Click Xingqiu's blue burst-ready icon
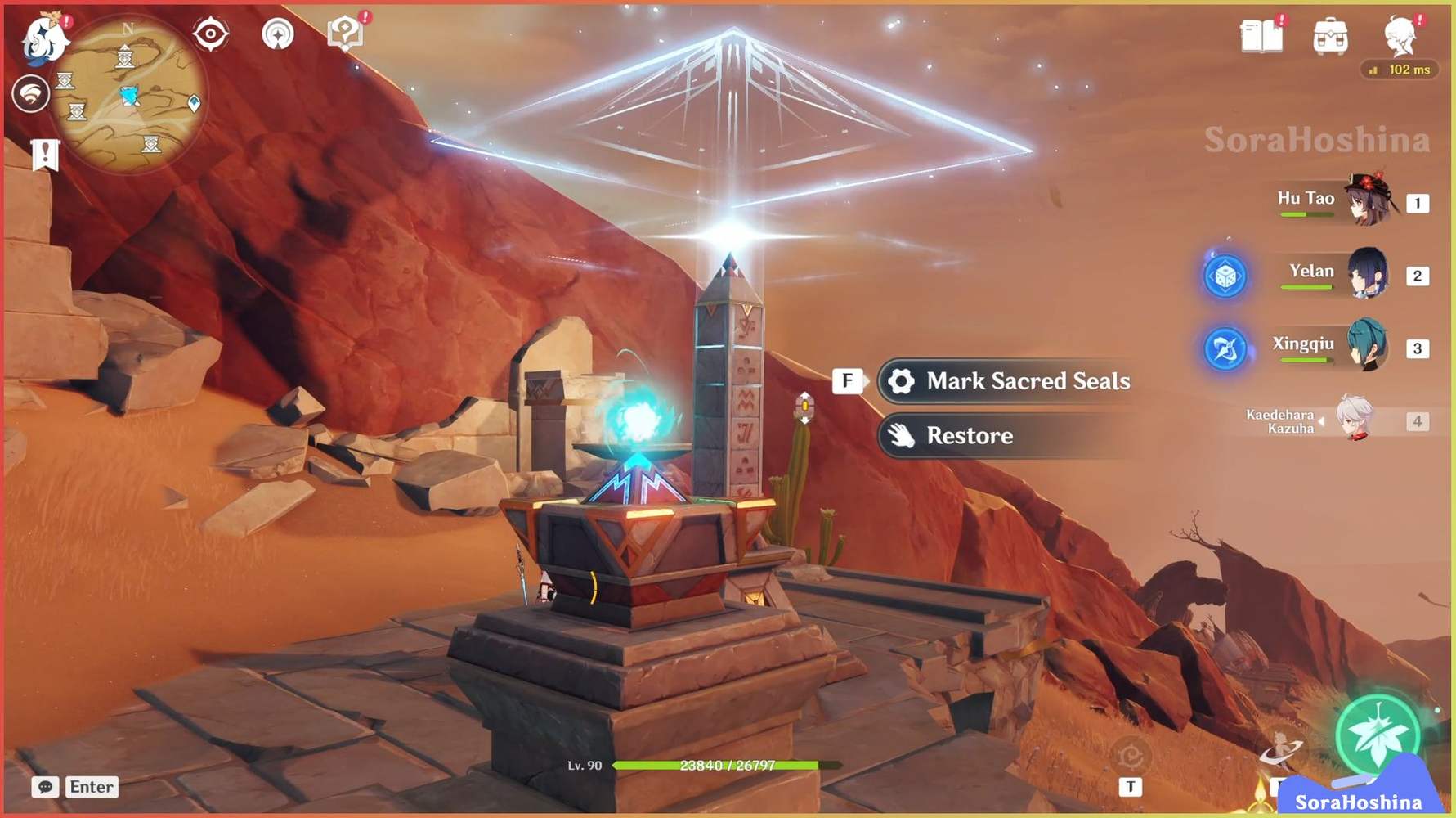Image resolution: width=1456 pixels, height=818 pixels. 1224,349
